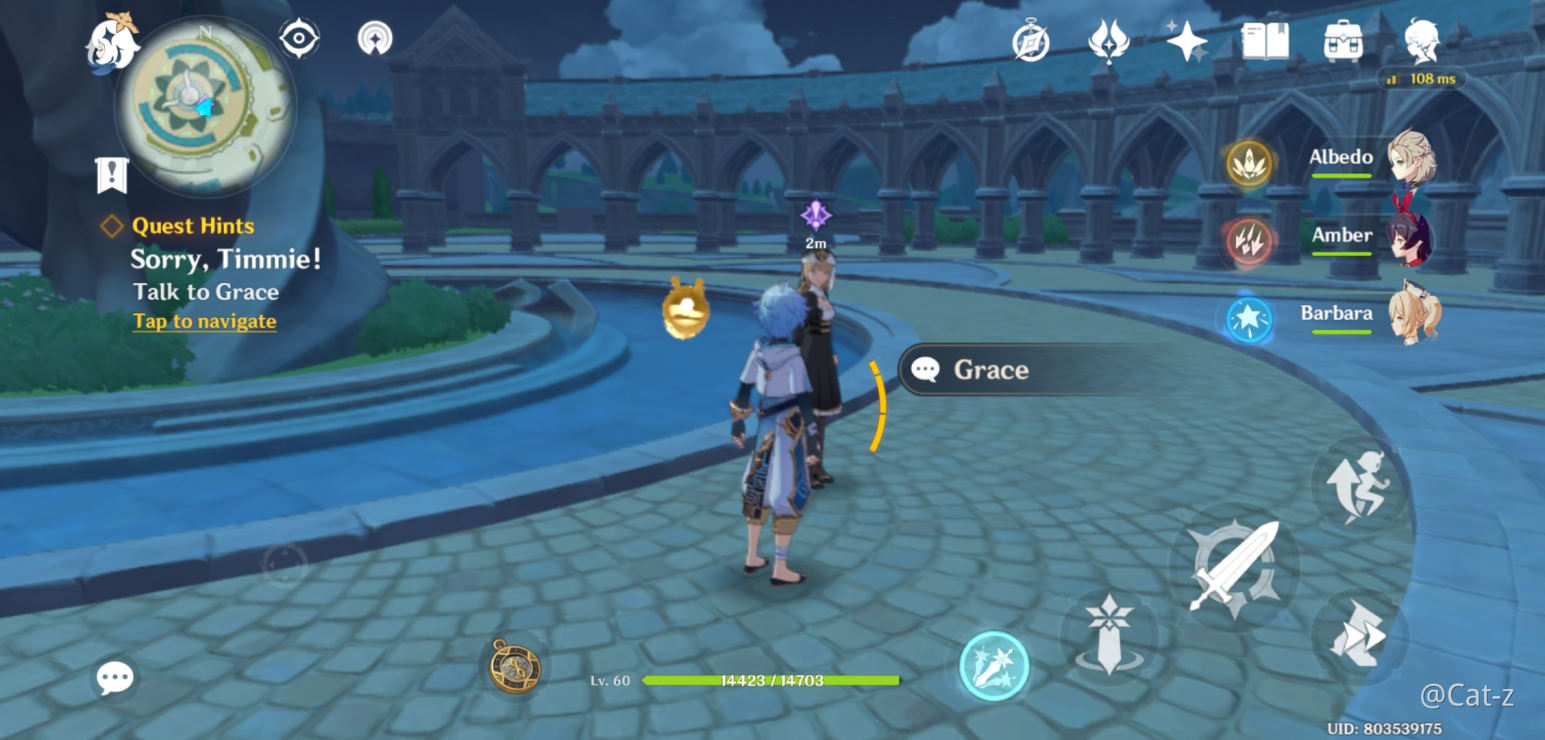This screenshot has width=1545, height=740.
Task: Tap the jump button
Action: (x=1358, y=485)
